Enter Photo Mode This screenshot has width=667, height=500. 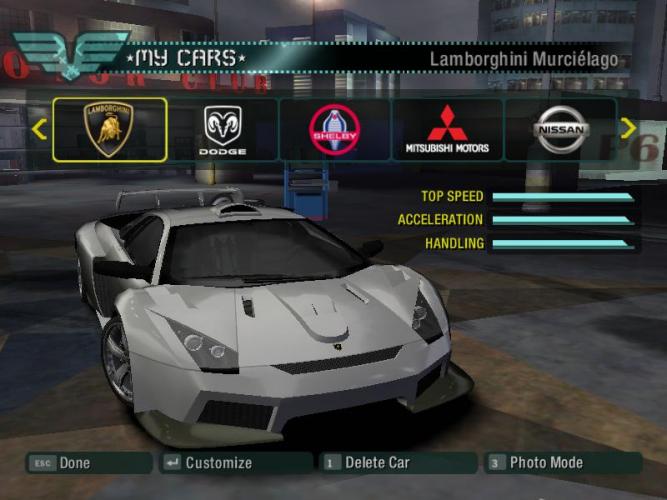point(545,463)
